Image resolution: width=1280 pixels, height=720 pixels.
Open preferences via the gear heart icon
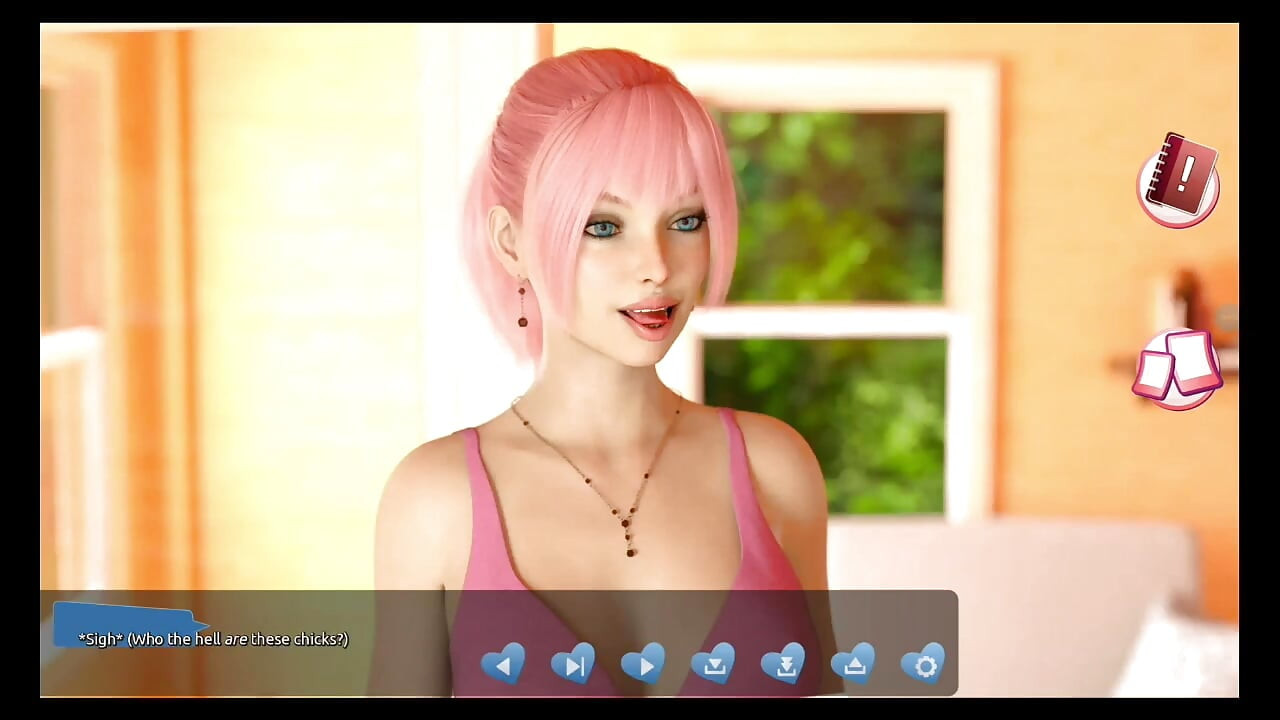coord(924,664)
